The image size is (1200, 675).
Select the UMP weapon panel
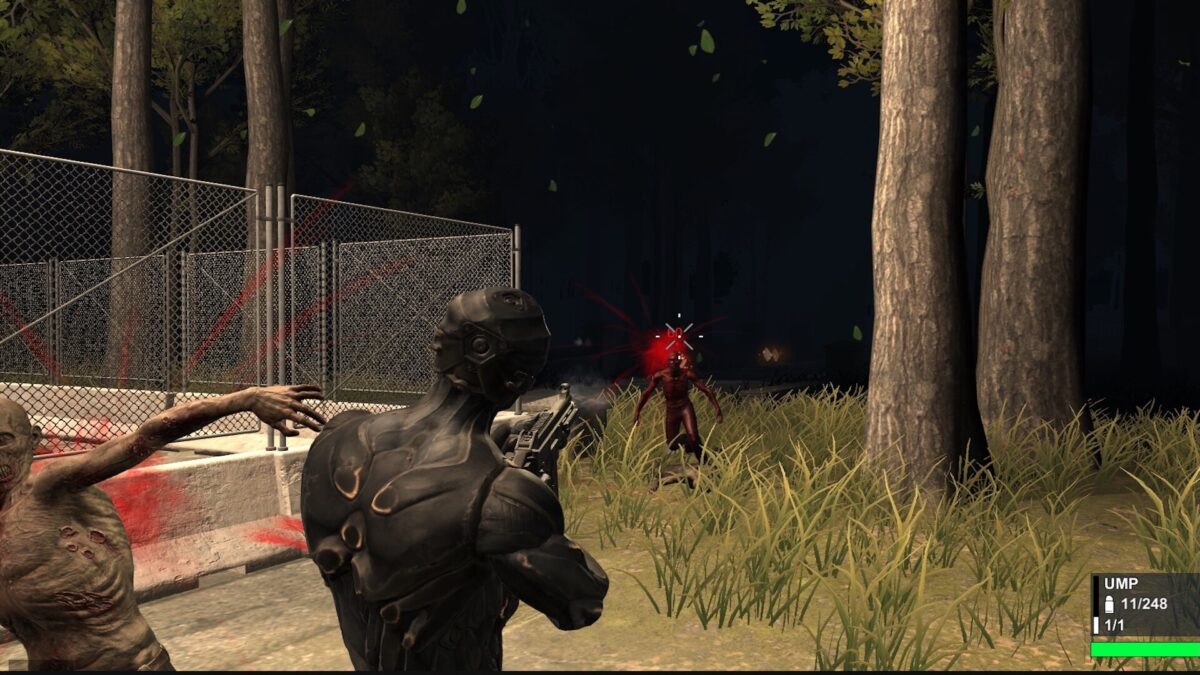1145,605
